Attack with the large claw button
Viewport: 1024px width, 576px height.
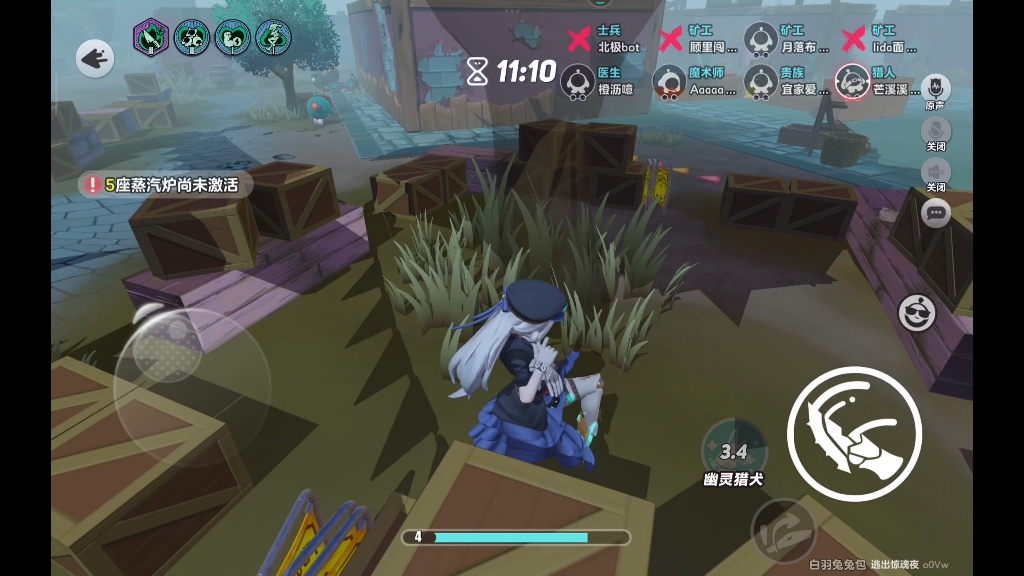point(854,433)
